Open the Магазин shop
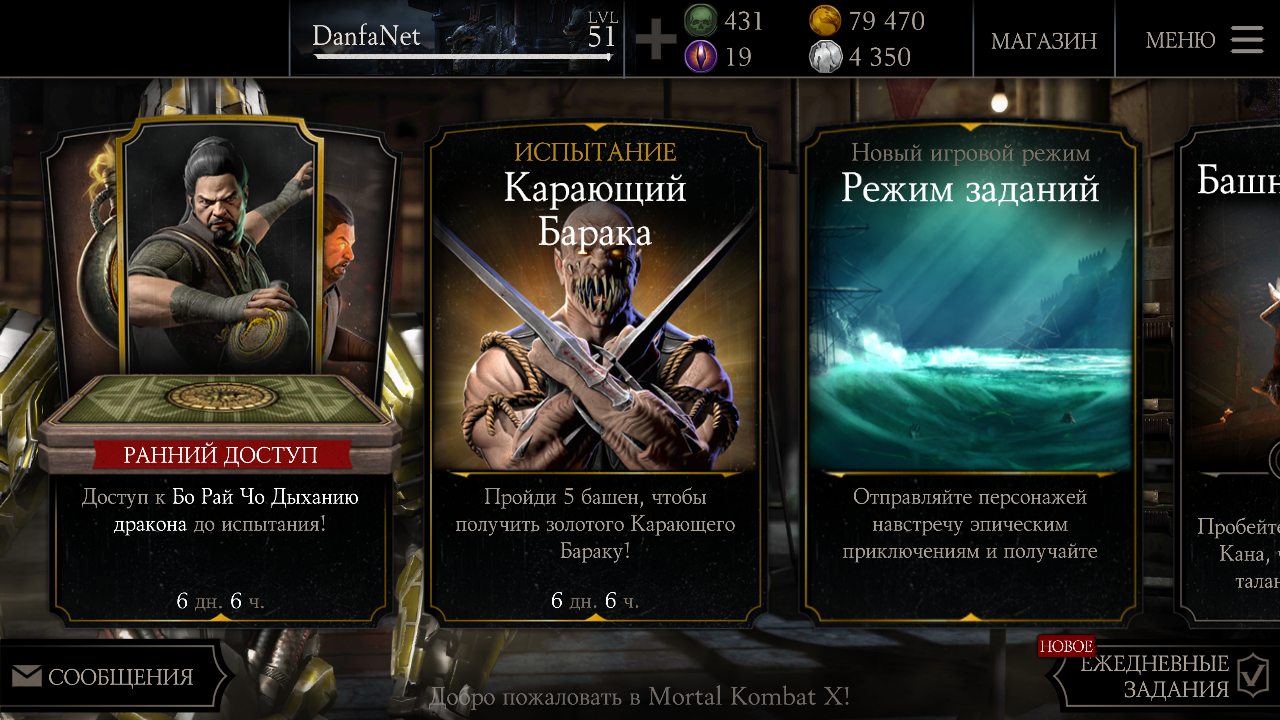 tap(1043, 41)
